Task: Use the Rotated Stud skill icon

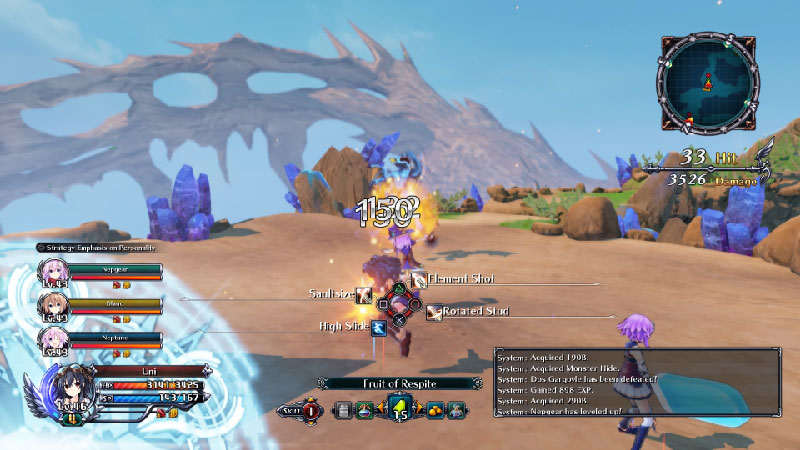Action: coord(434,313)
